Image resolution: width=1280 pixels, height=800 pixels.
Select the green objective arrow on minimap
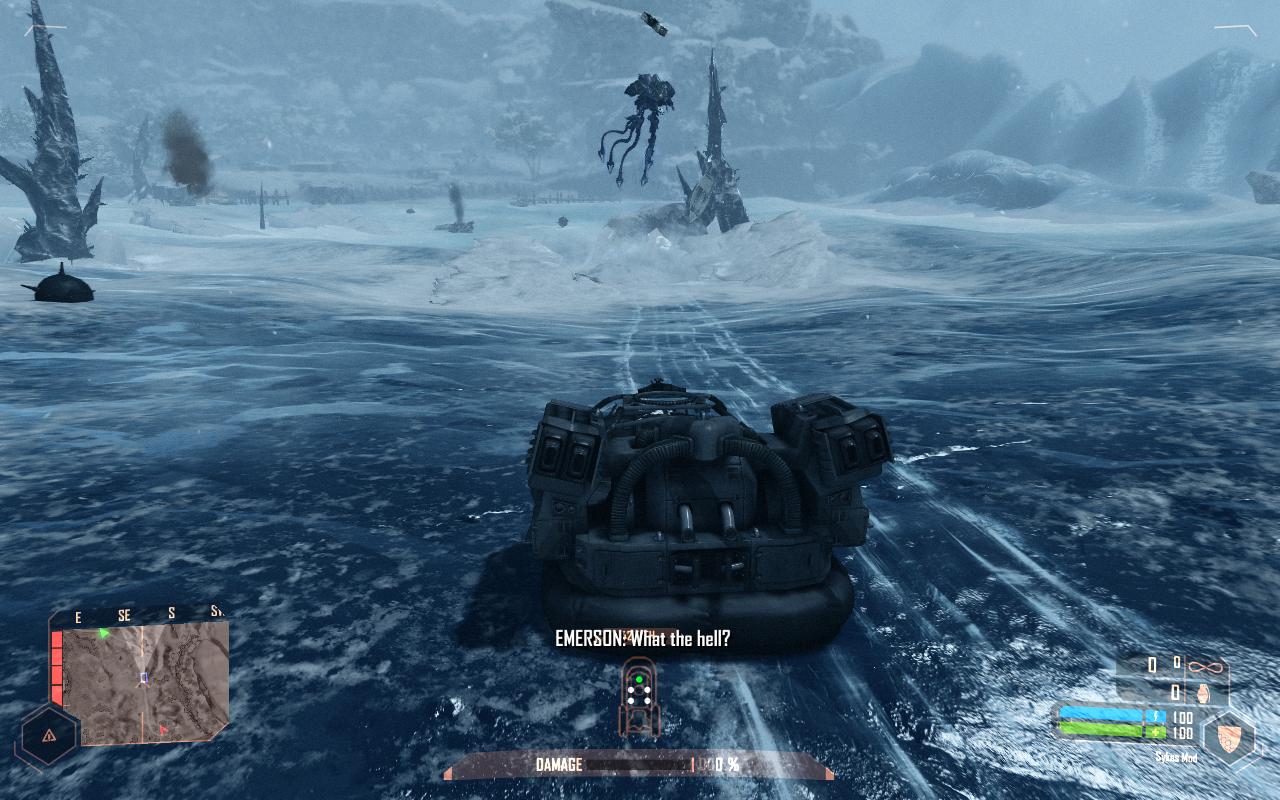point(103,633)
